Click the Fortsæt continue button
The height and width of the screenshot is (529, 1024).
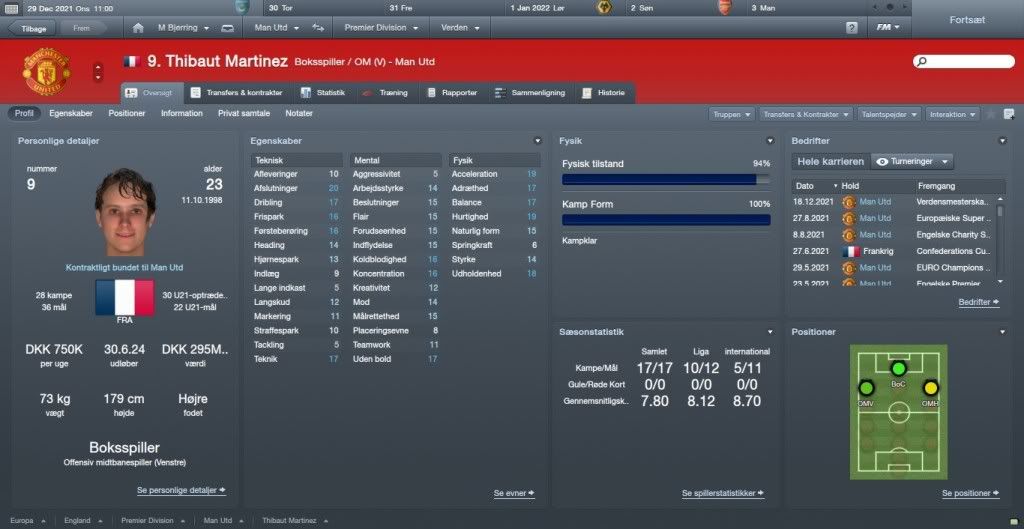[x=967, y=20]
